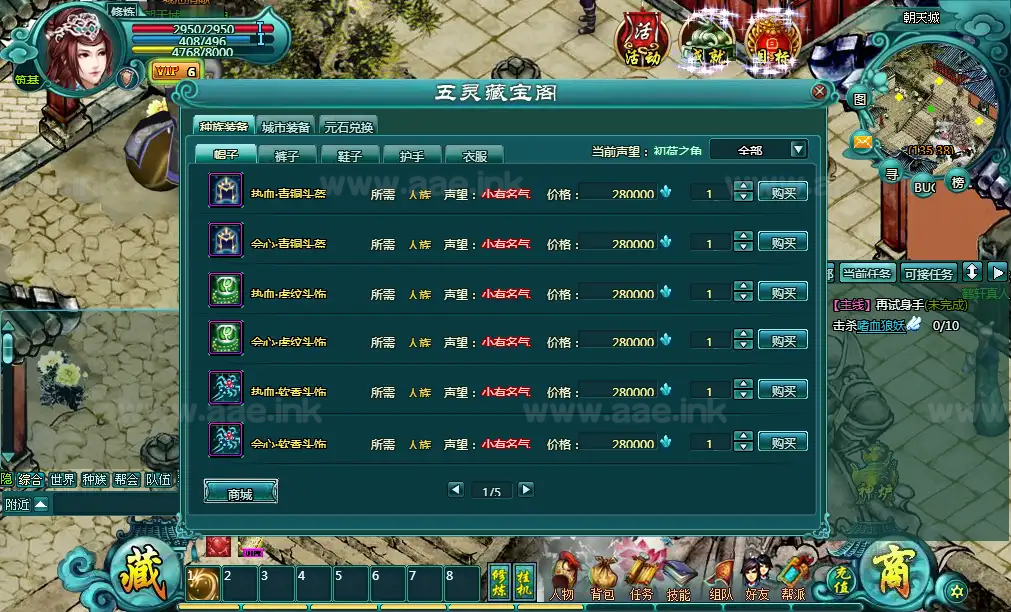Viewport: 1011px width, 612px height.
Task: Show the 可接任务 quest list
Action: 929,273
